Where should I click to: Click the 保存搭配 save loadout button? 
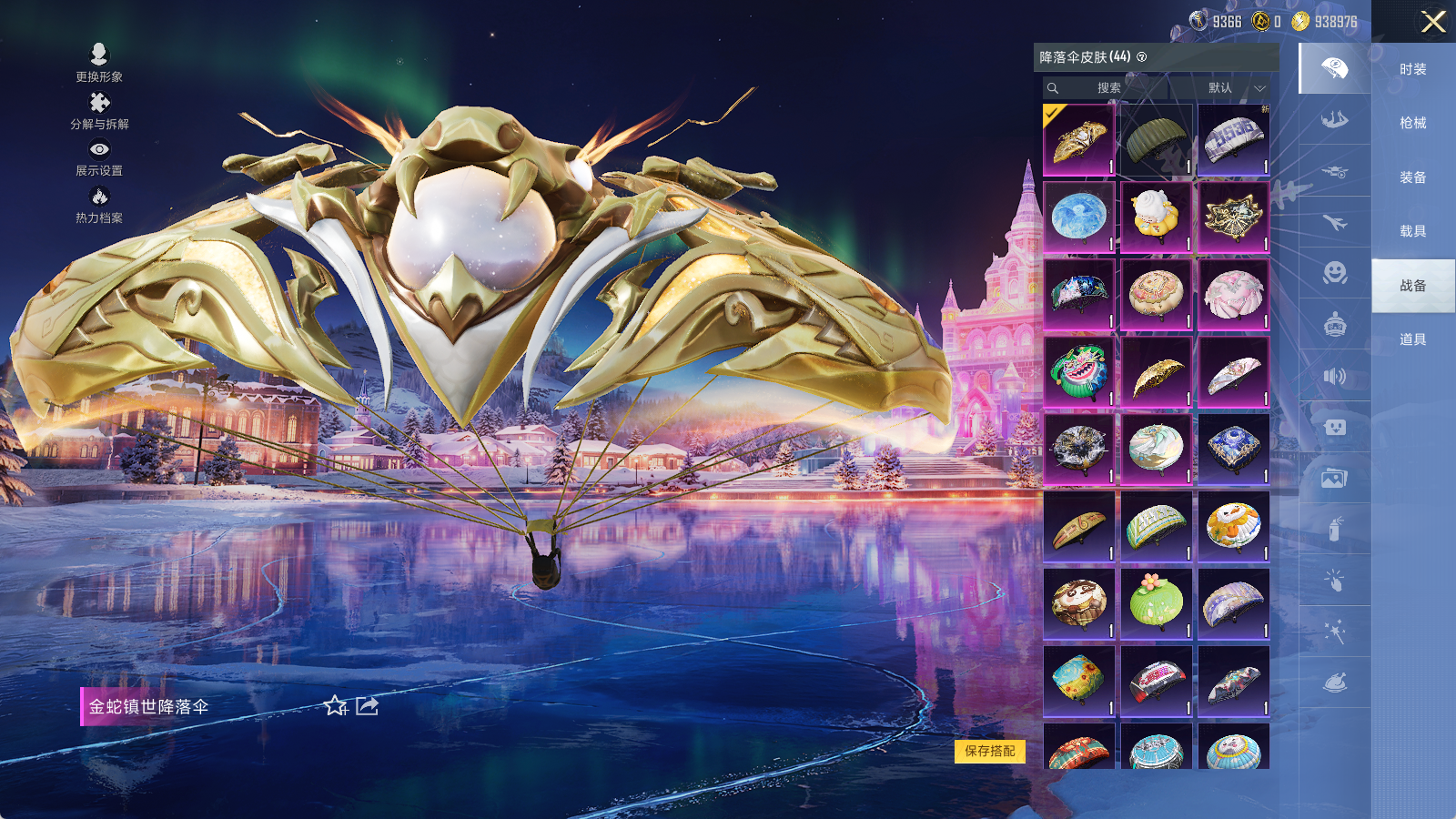coord(990,751)
